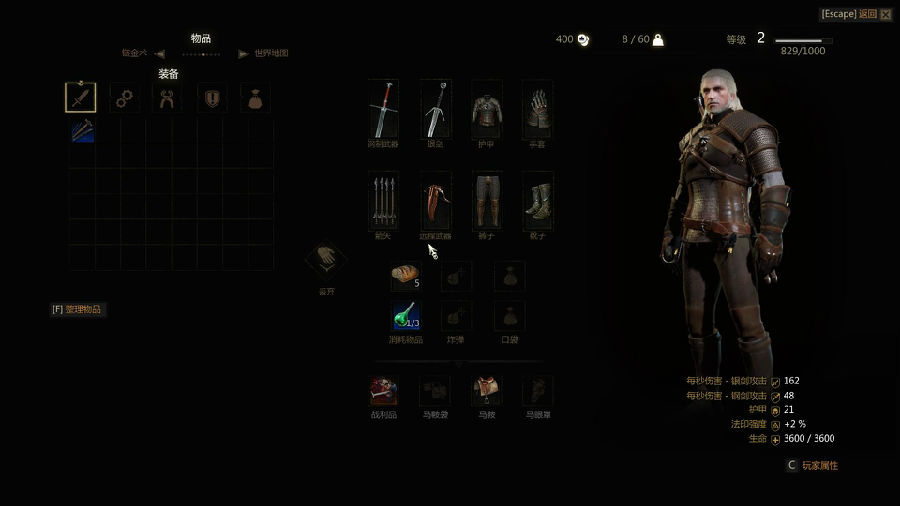
Task: Close the inventory with the X button
Action: point(885,14)
